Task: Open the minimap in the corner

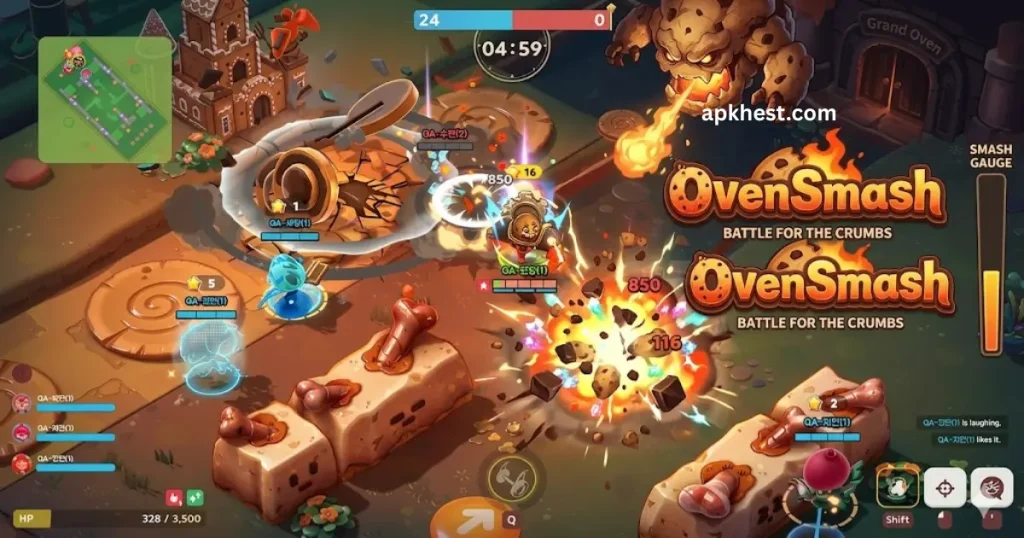Action: (104, 99)
